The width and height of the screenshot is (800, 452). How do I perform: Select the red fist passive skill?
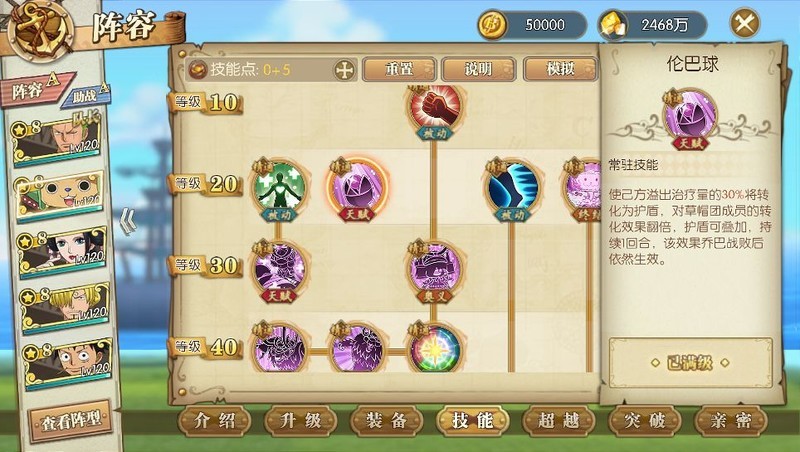(431, 108)
